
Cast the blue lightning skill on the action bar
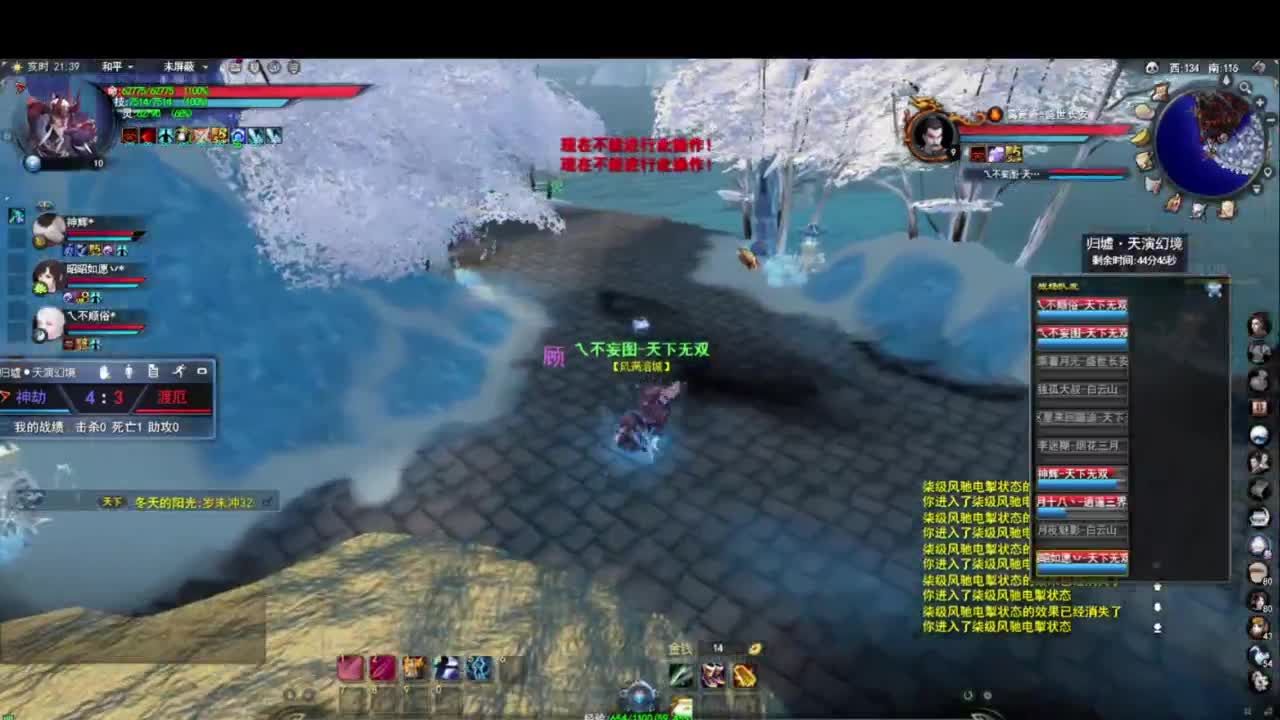[x=479, y=669]
